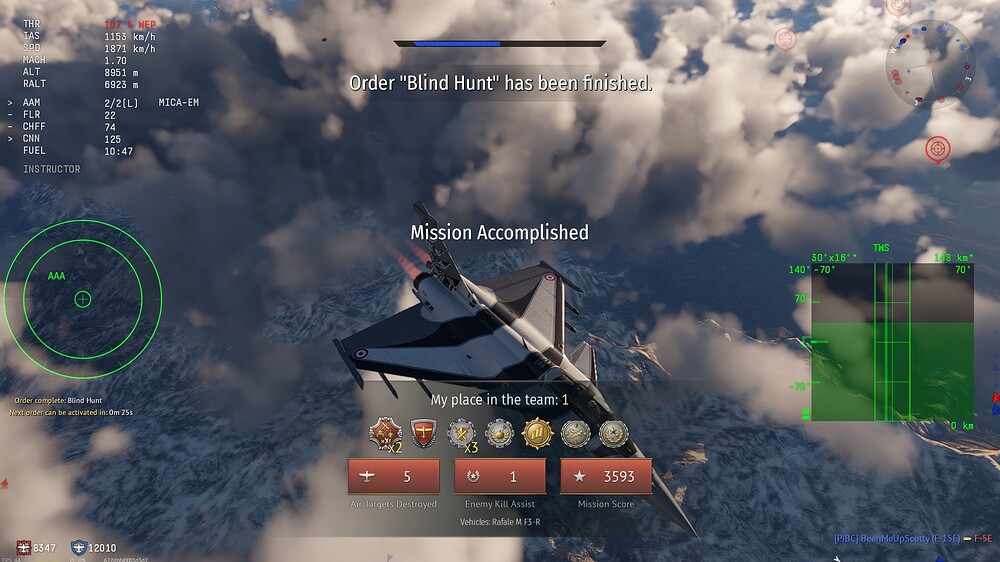1000x562 pixels.
Task: Select the red enemy target marker
Action: coord(937,149)
